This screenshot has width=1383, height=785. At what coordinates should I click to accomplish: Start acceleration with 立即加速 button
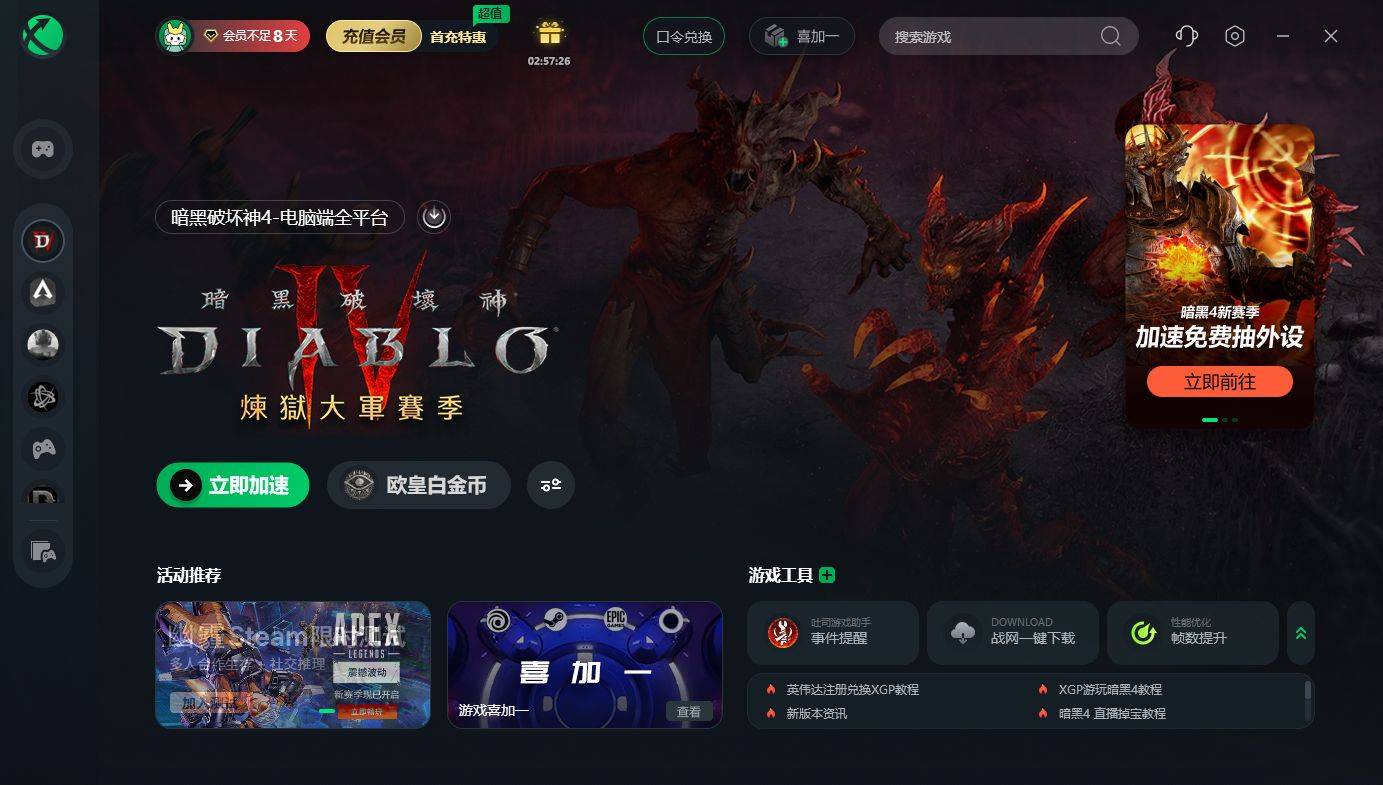coord(233,486)
